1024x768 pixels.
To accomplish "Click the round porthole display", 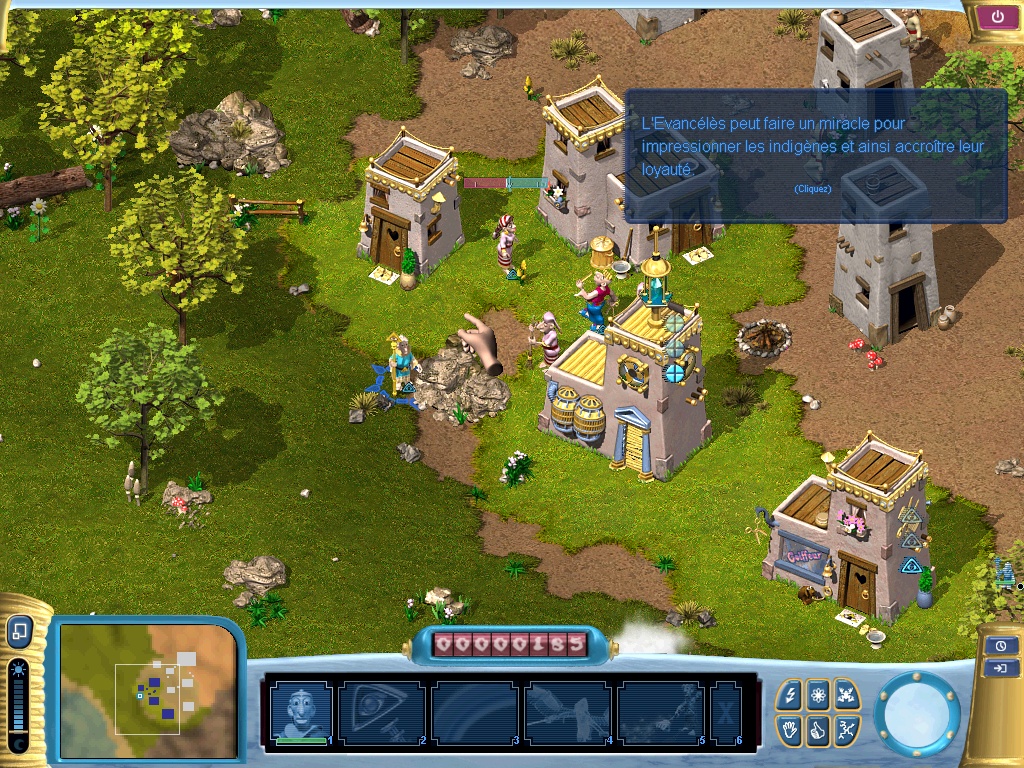I will 917,712.
